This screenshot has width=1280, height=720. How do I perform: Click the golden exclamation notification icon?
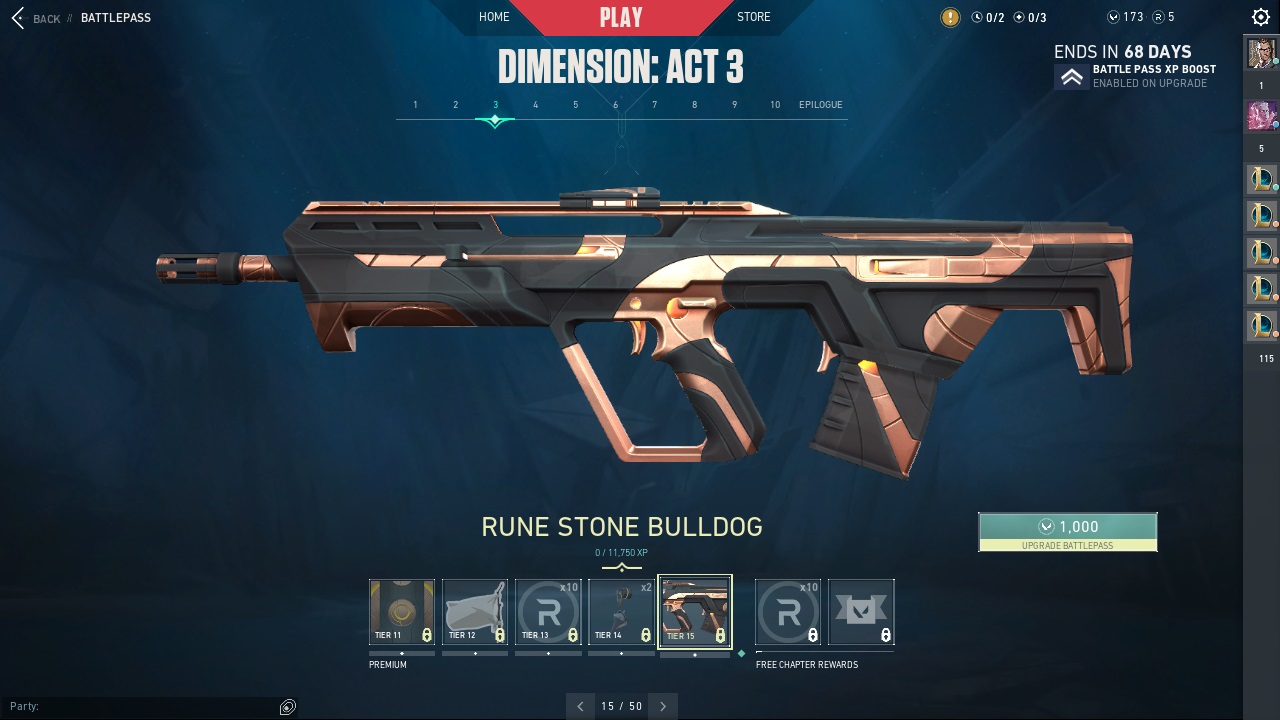[x=949, y=16]
